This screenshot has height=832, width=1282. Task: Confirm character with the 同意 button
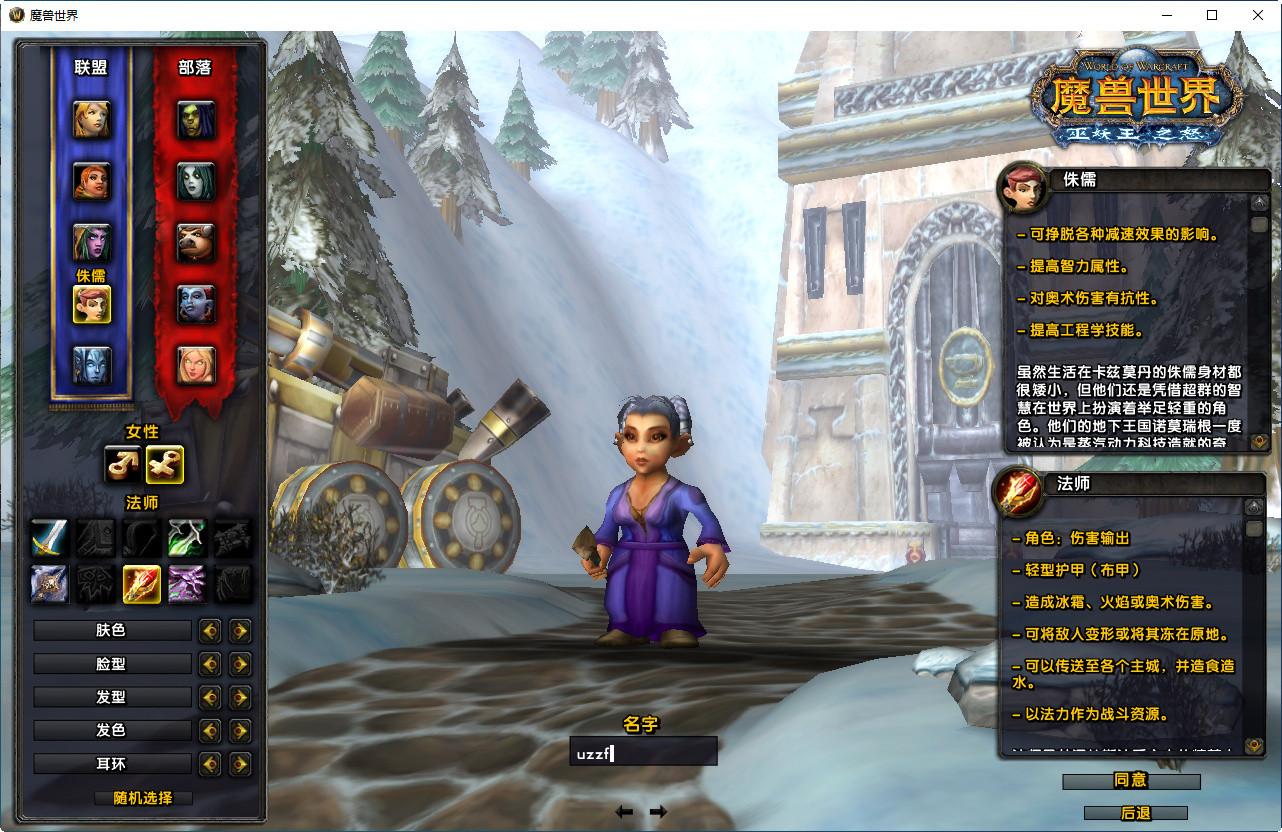(1130, 780)
